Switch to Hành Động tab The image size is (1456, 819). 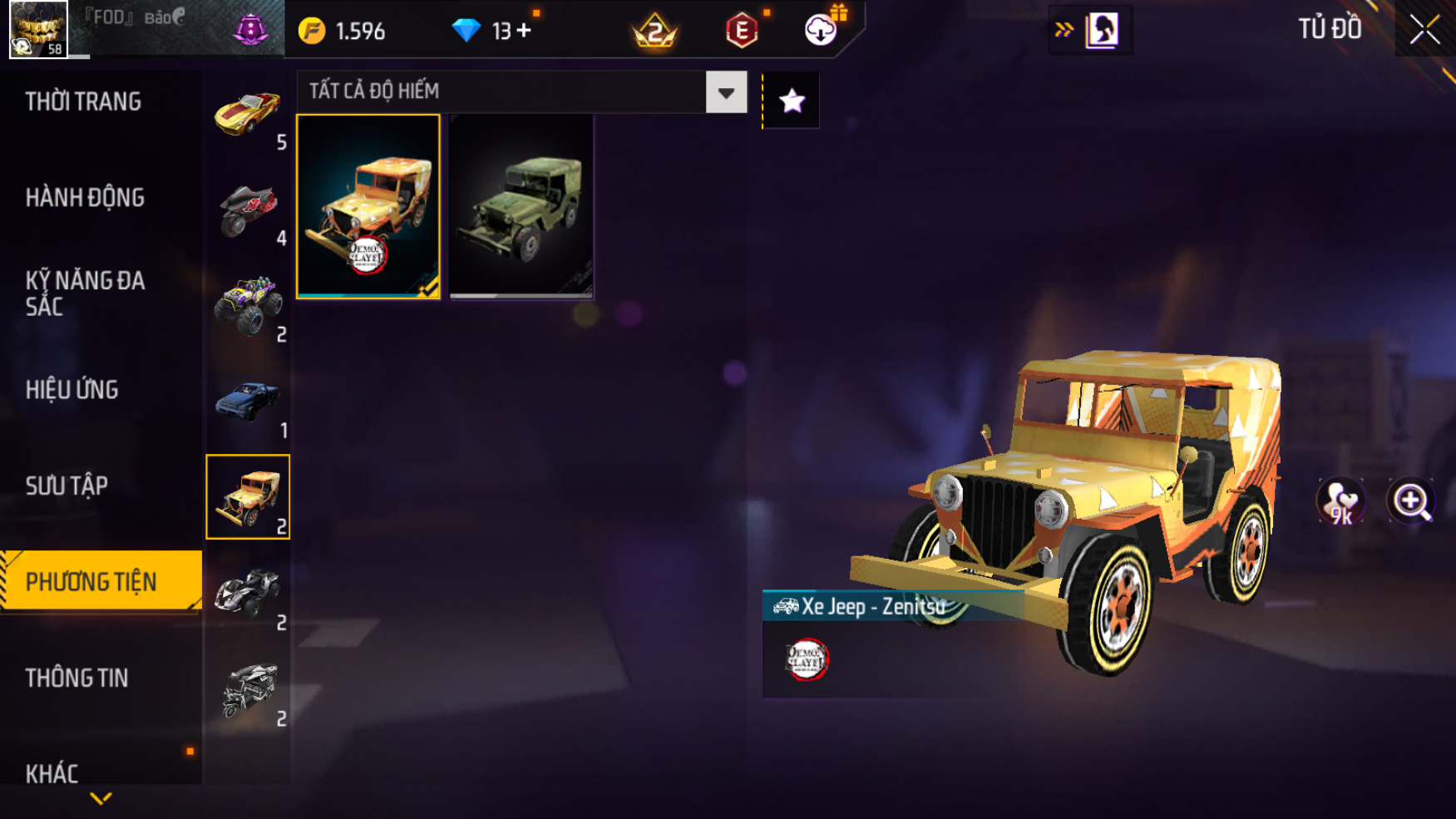coord(85,198)
